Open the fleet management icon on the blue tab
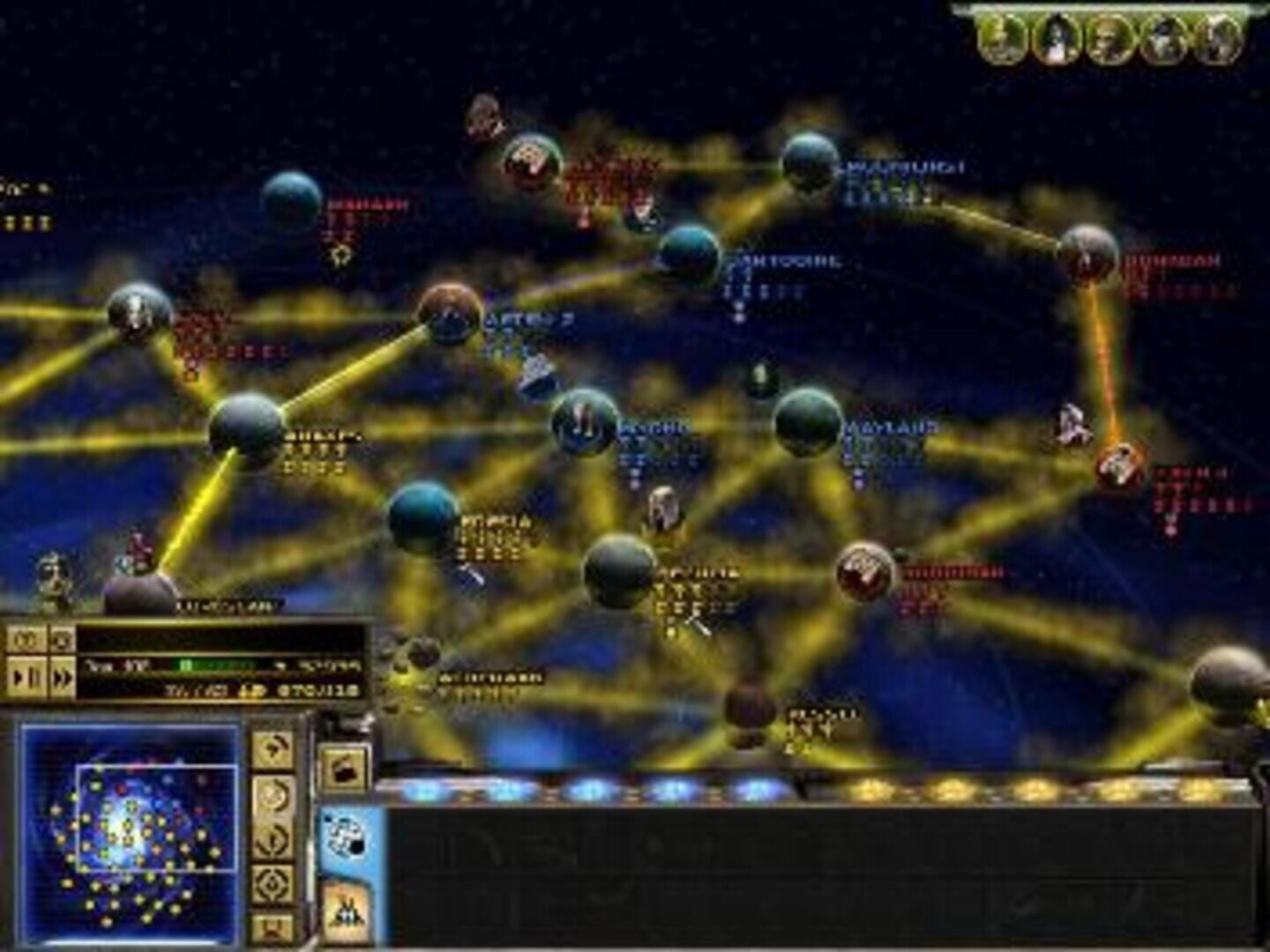This screenshot has height=952, width=1270. tap(346, 836)
